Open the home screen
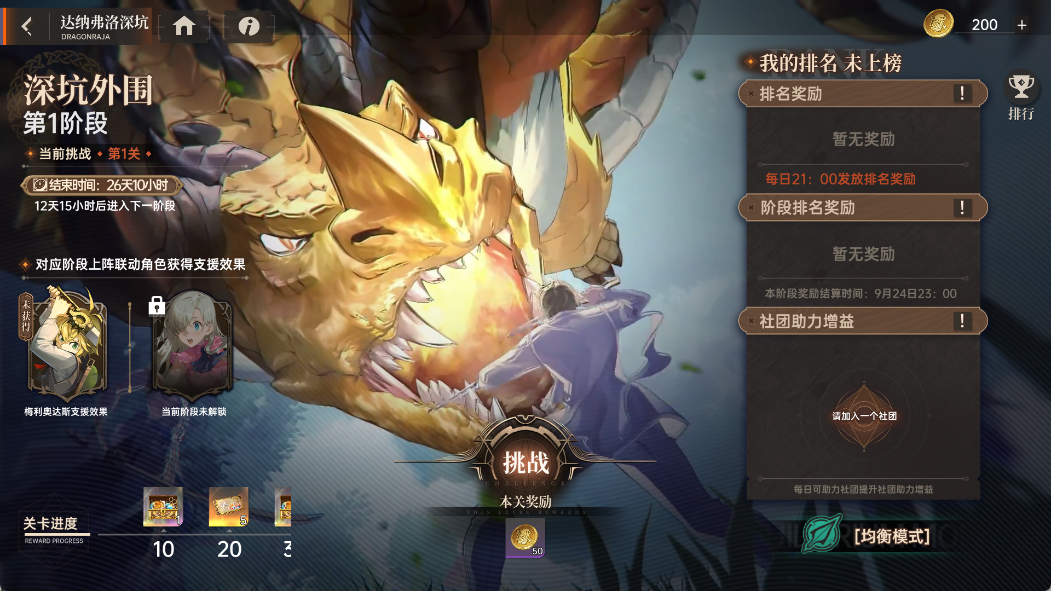 (184, 27)
